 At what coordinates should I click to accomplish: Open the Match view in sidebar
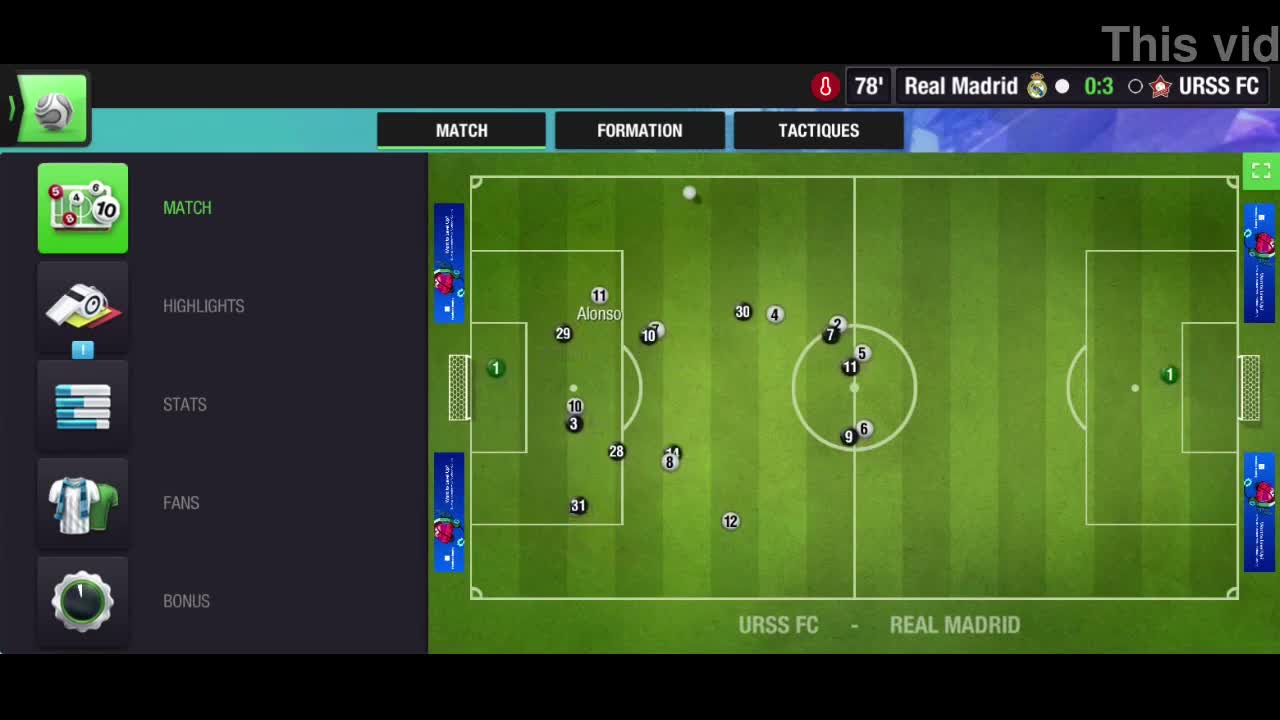click(x=83, y=208)
